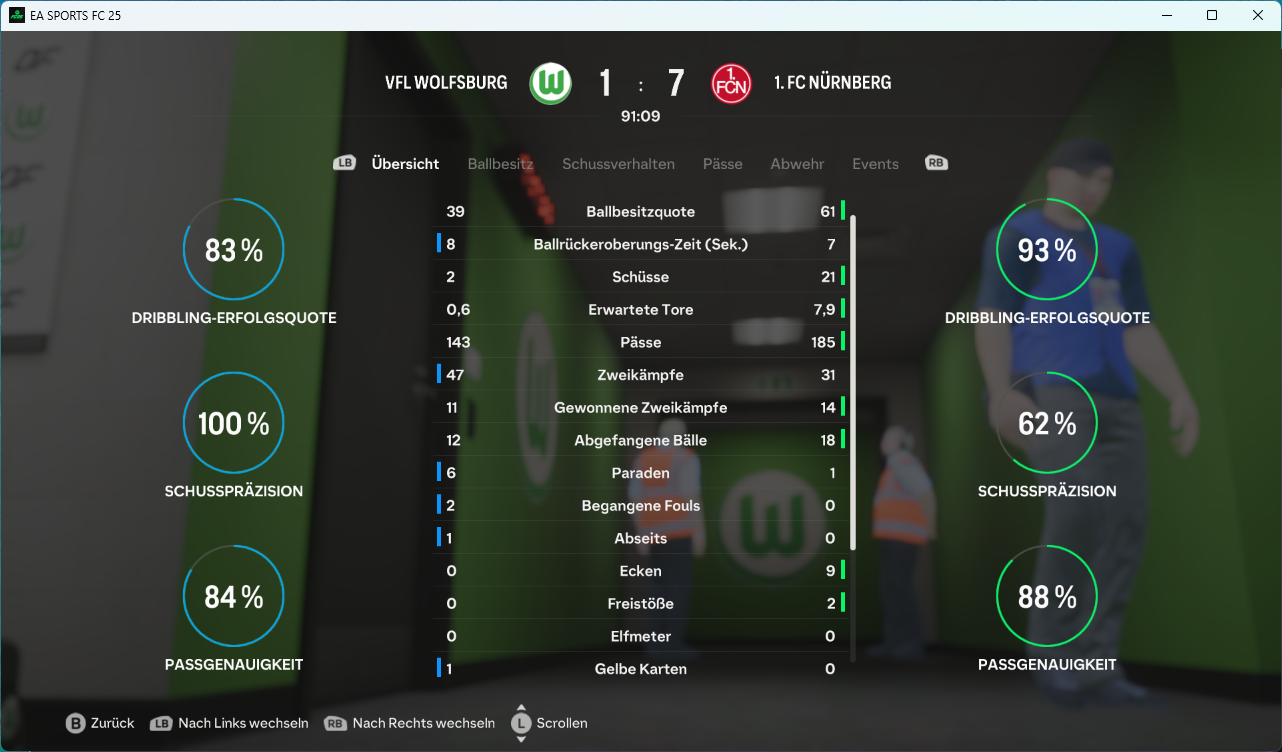The height and width of the screenshot is (752, 1282).
Task: Click the stats list scrollbar
Action: point(853,380)
